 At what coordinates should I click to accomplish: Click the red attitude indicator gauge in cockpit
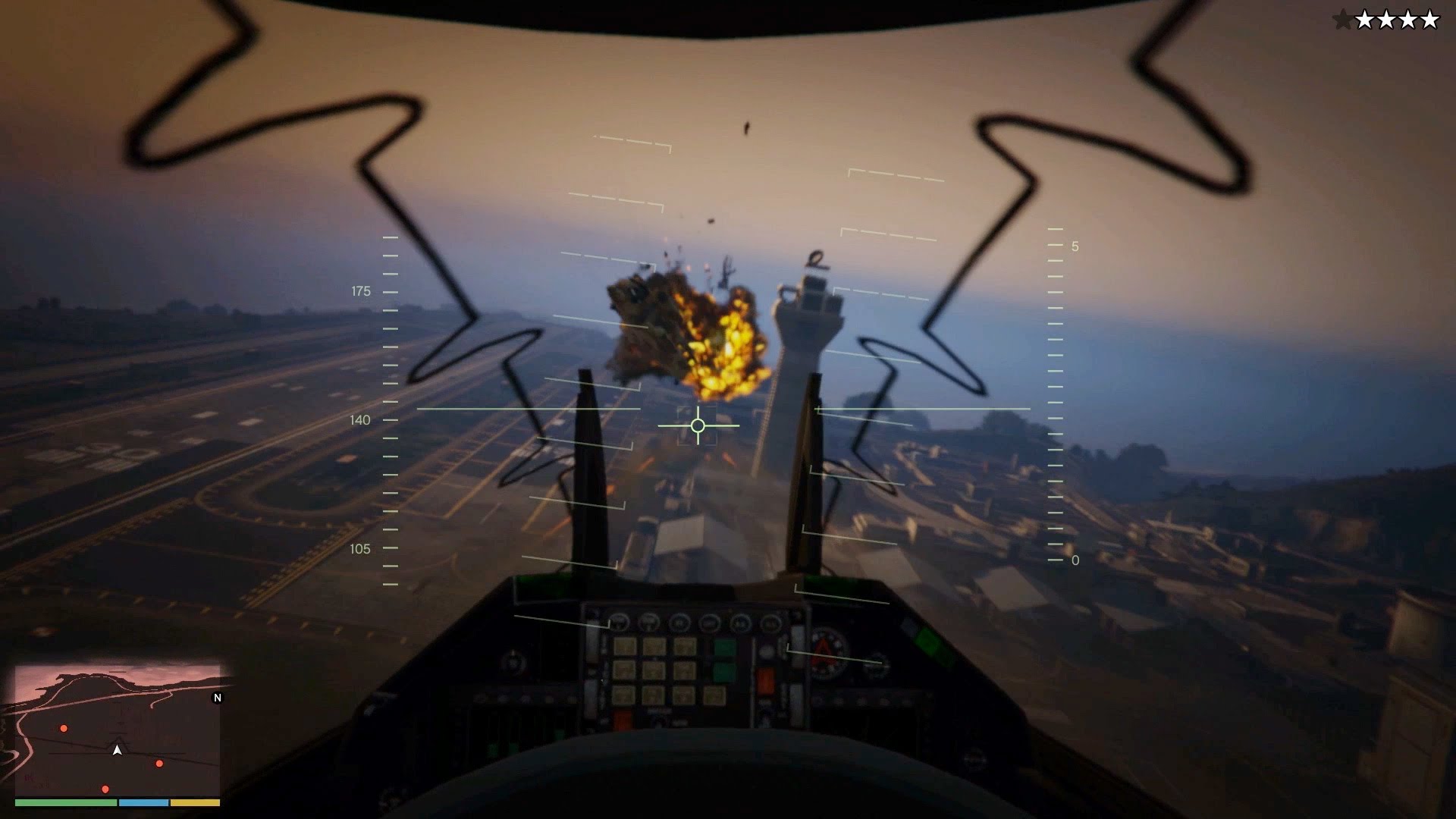click(x=828, y=652)
